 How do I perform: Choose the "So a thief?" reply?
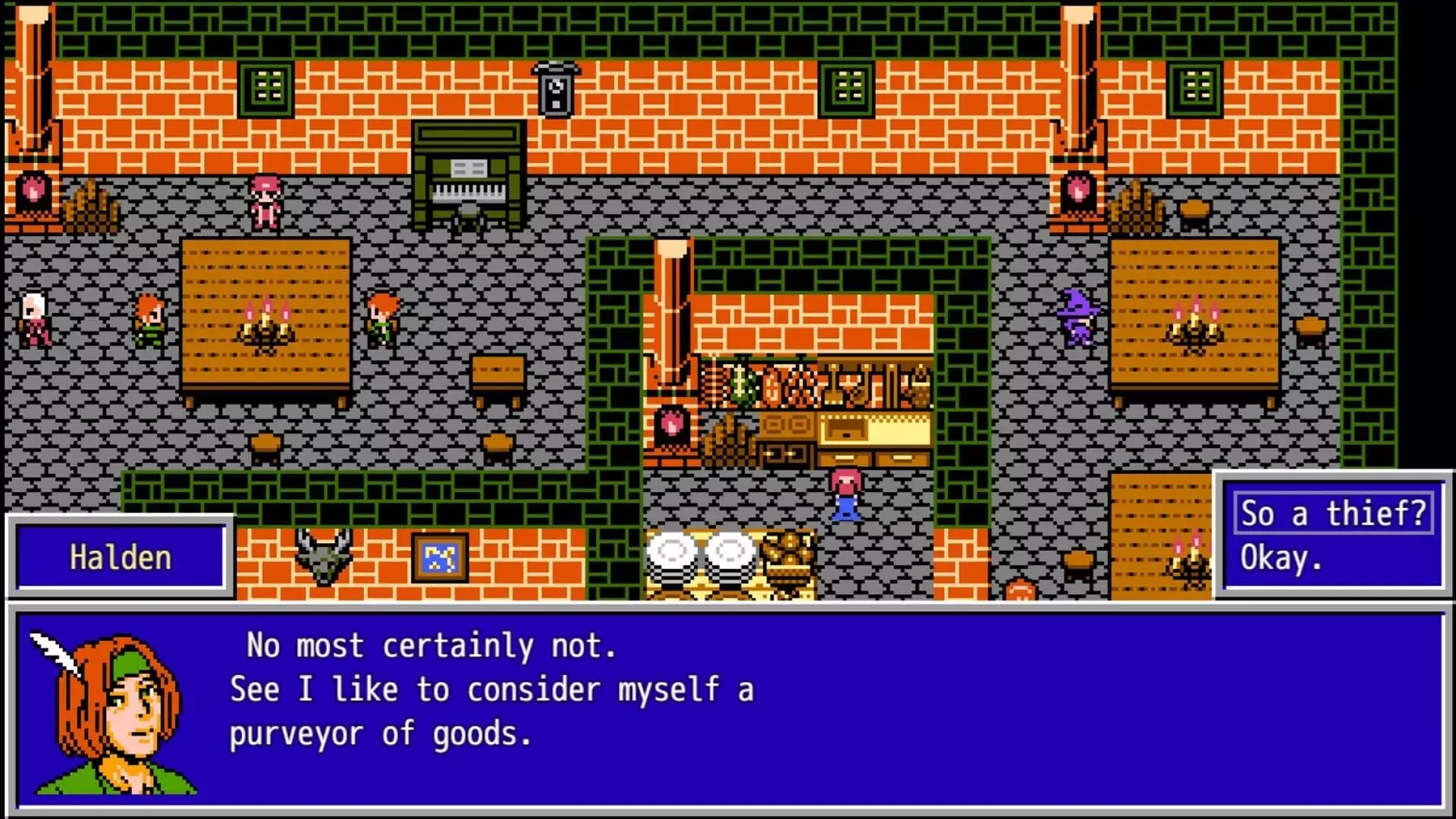pyautogui.click(x=1333, y=514)
